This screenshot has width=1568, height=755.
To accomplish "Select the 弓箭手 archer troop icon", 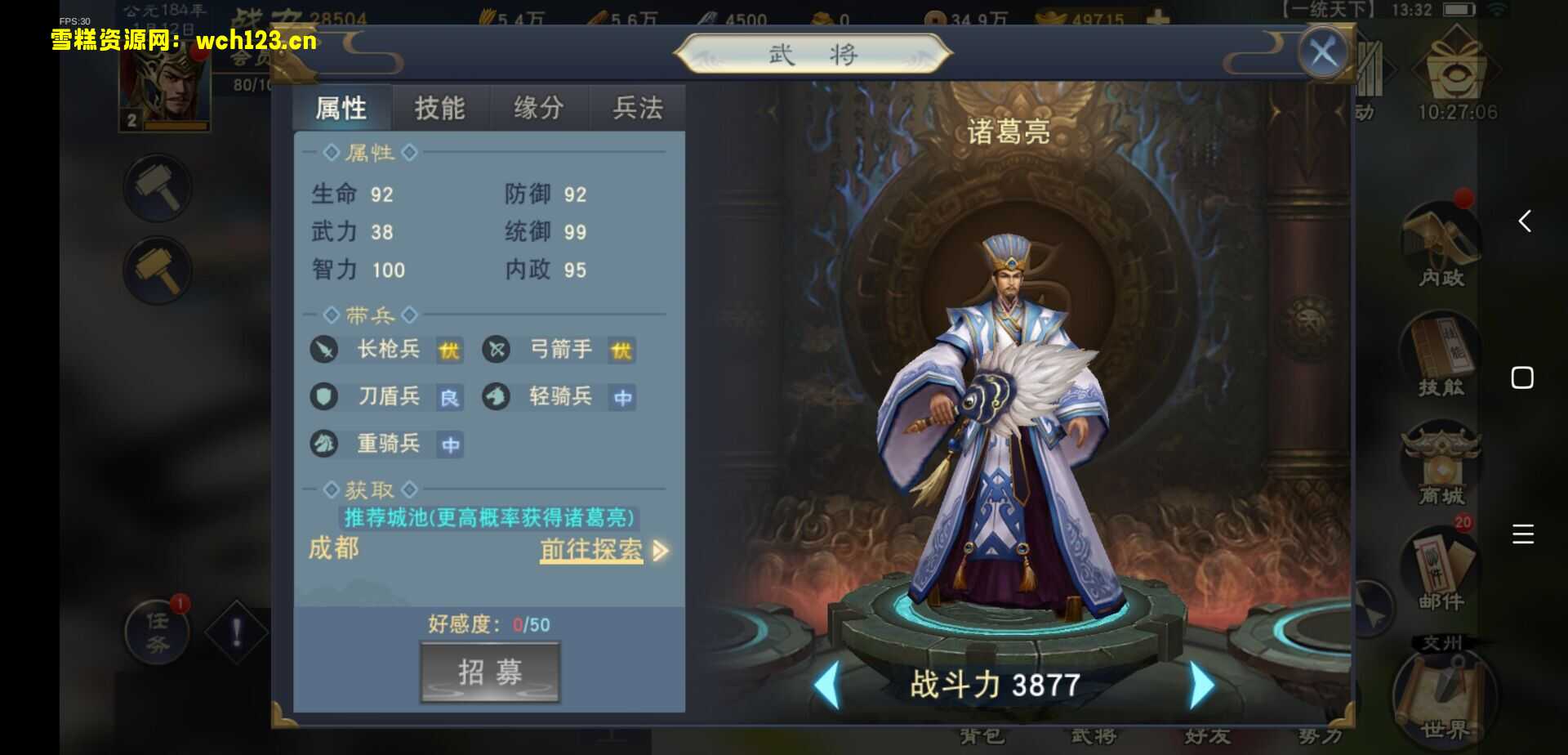I will (x=498, y=350).
